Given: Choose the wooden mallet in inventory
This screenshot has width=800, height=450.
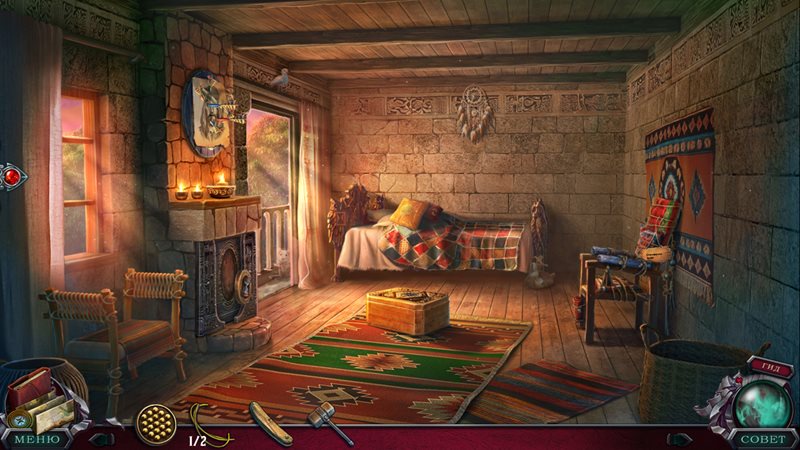Looking at the screenshot, I should [x=329, y=424].
